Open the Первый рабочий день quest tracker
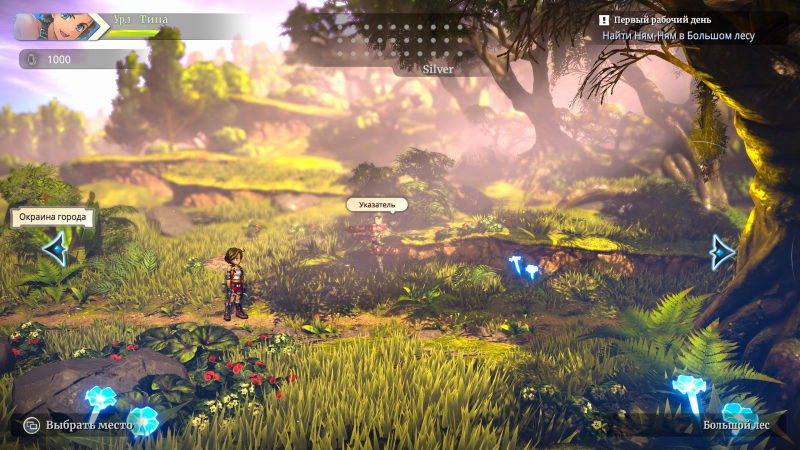 click(676, 27)
